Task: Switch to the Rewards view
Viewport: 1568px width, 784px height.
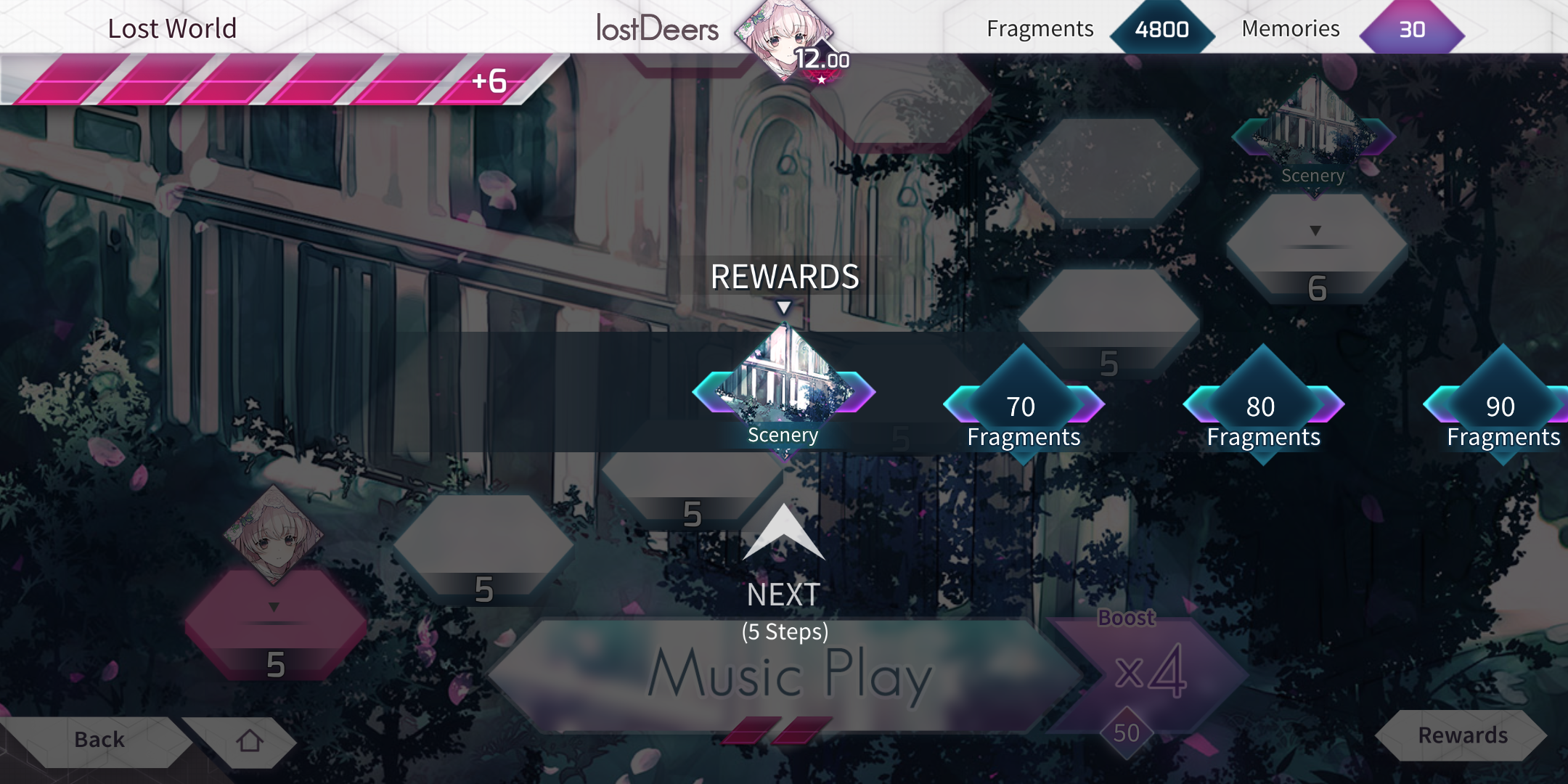Action: (x=1461, y=736)
